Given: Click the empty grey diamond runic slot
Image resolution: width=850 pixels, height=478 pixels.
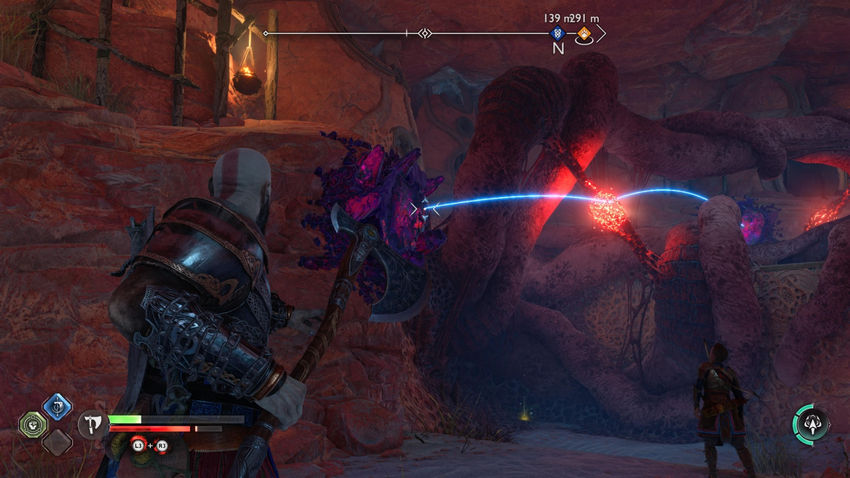Looking at the screenshot, I should [57, 442].
